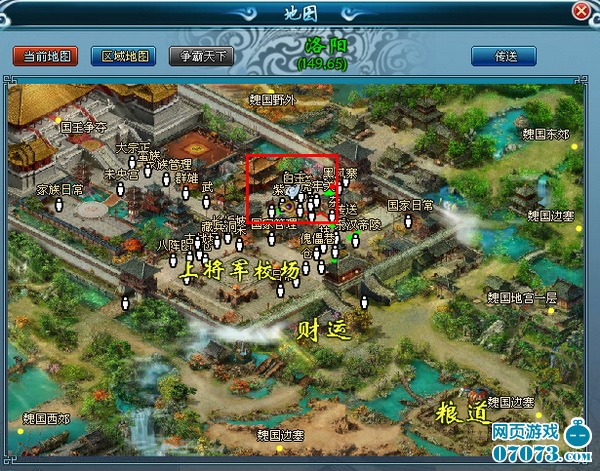Switch to the 当前地图 tab
The width and height of the screenshot is (600, 471).
(x=45, y=56)
